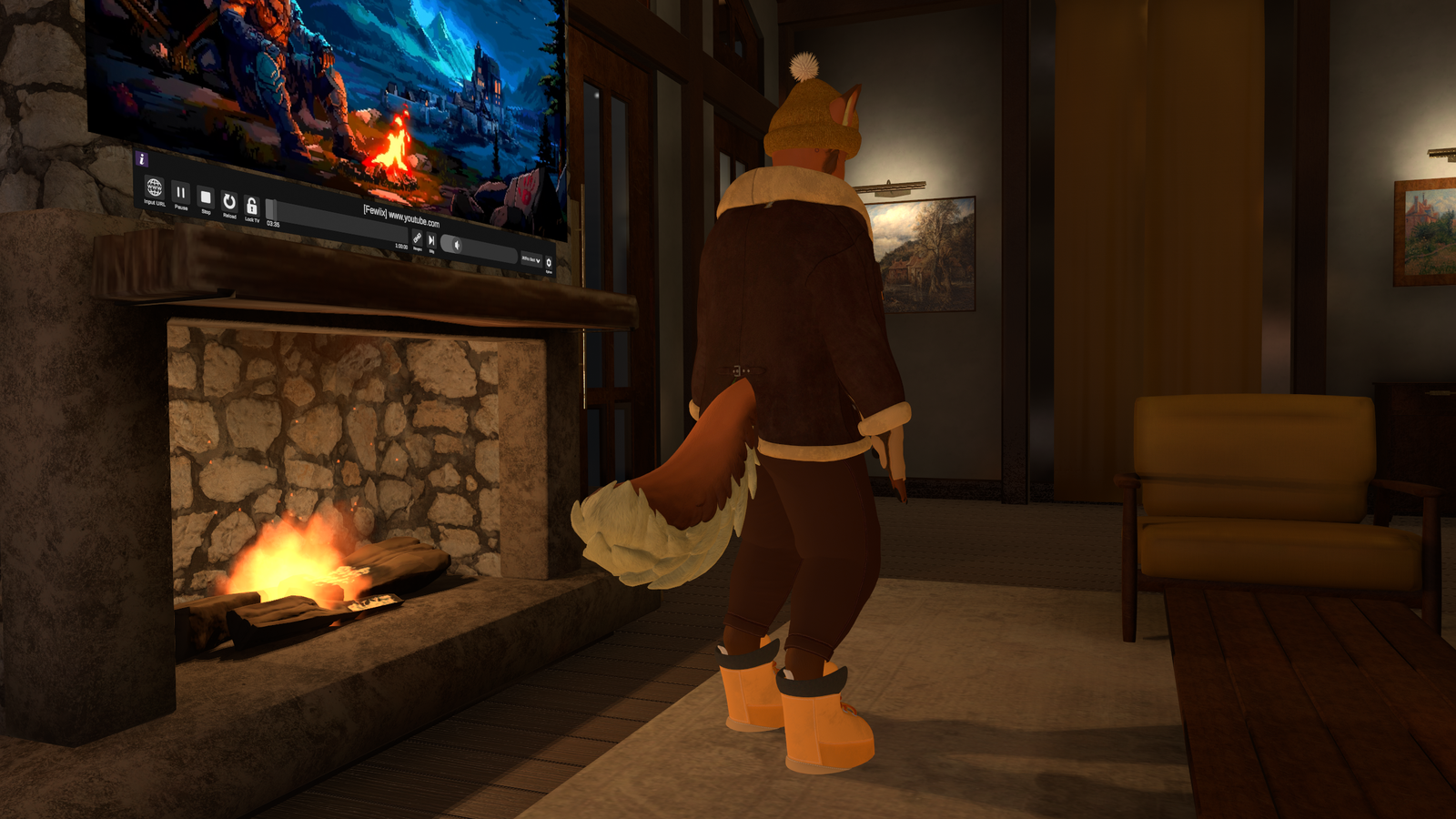This screenshot has width=1456, height=819.
Task: Reload the video player
Action: (228, 202)
